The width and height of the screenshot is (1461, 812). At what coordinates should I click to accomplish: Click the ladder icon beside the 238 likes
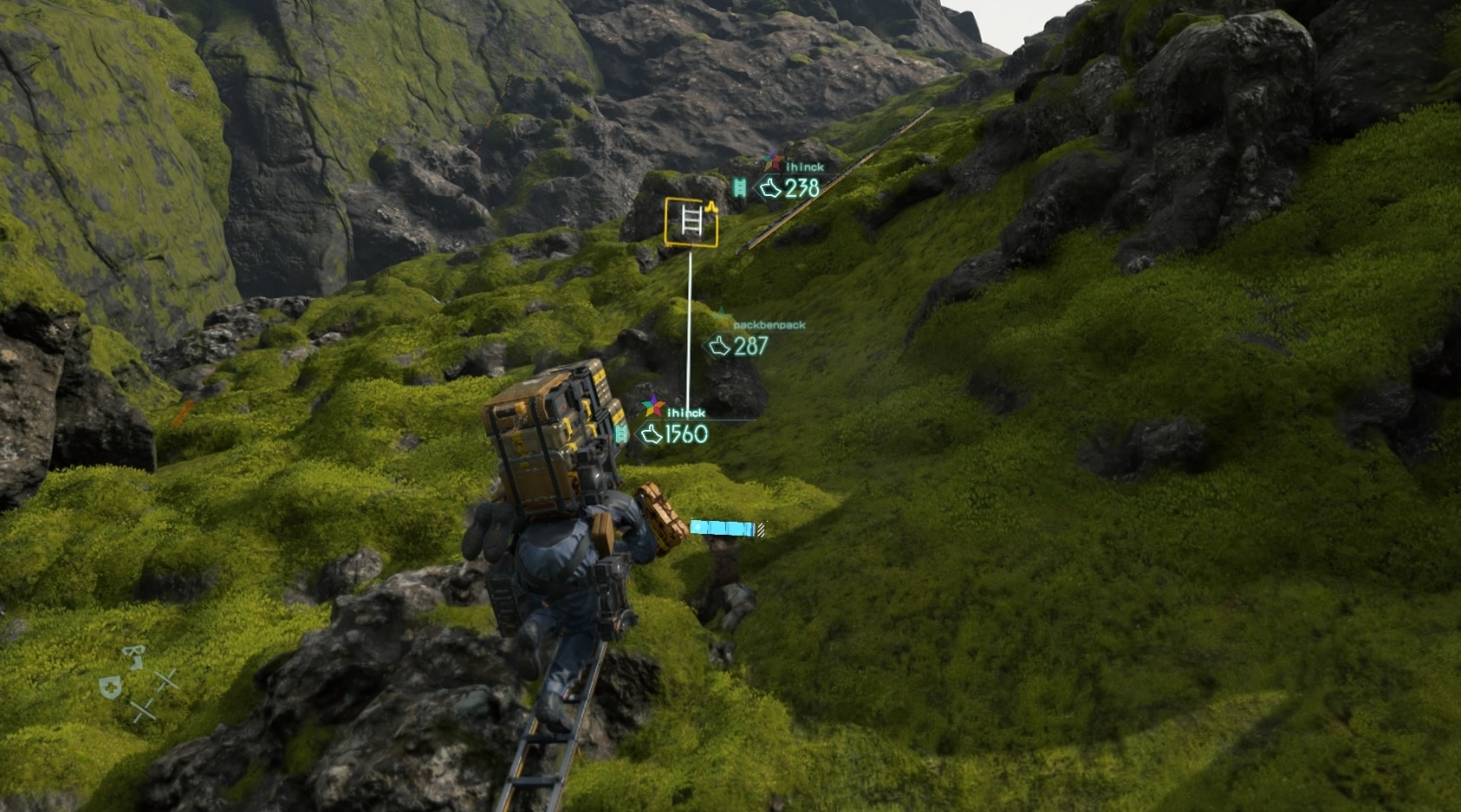[738, 187]
